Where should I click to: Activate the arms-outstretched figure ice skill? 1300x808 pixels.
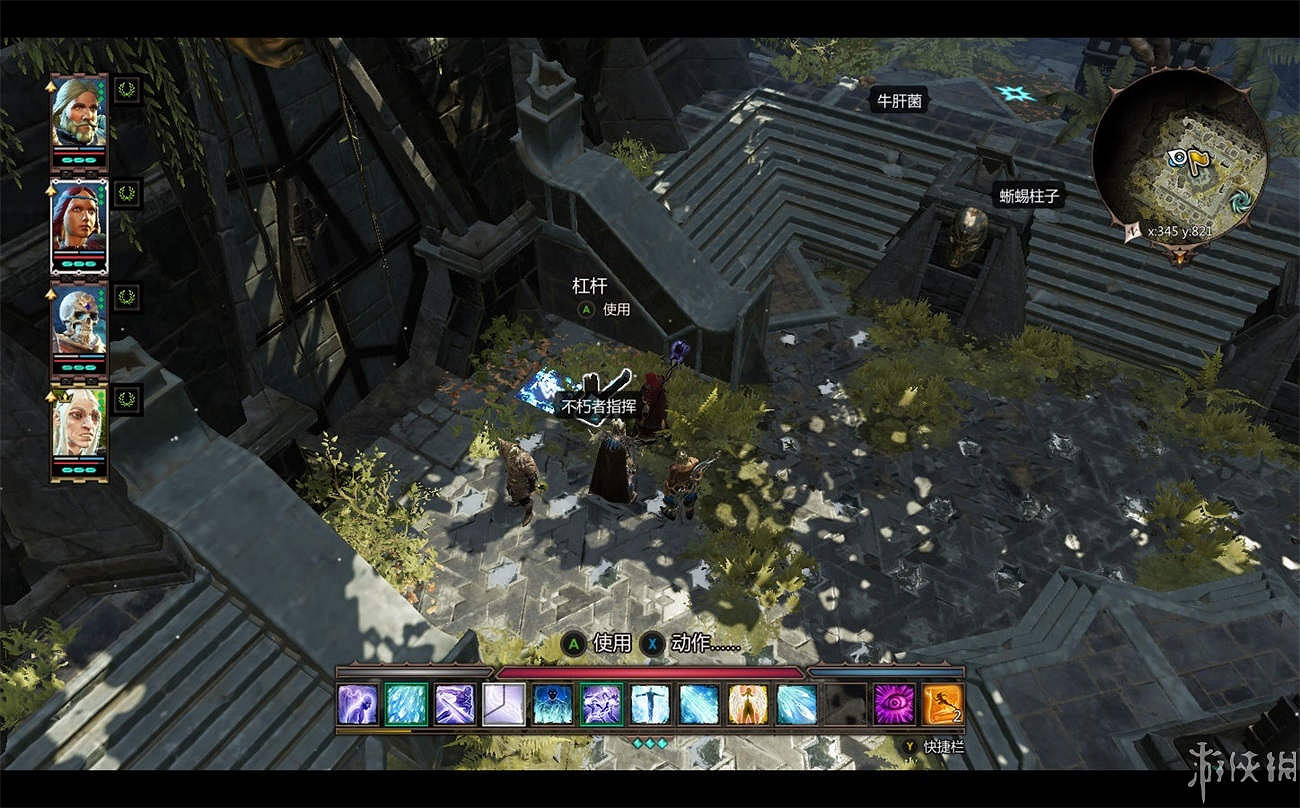pyautogui.click(x=650, y=704)
